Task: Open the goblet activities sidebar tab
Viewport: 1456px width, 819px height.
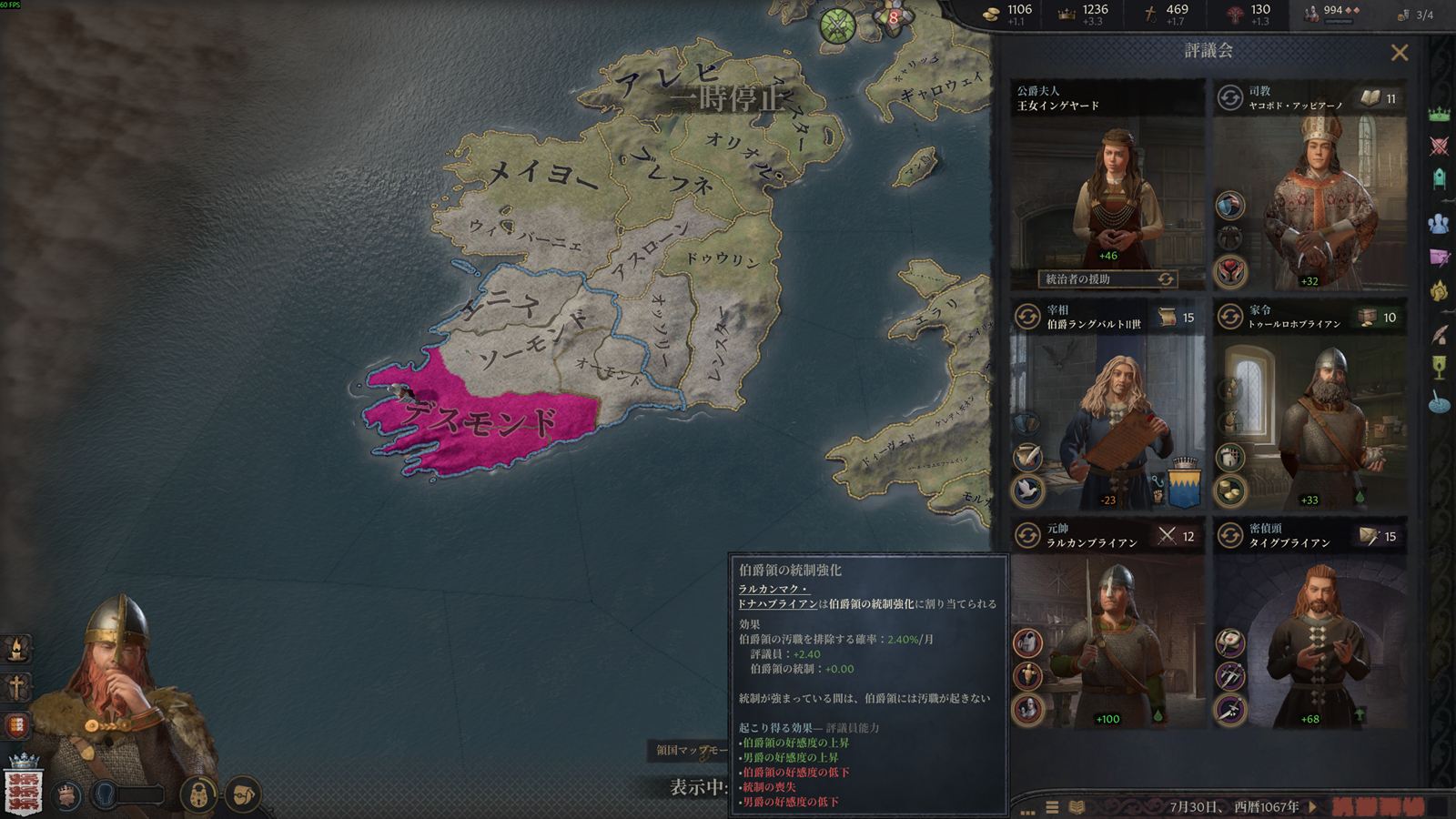Action: pyautogui.click(x=1439, y=367)
